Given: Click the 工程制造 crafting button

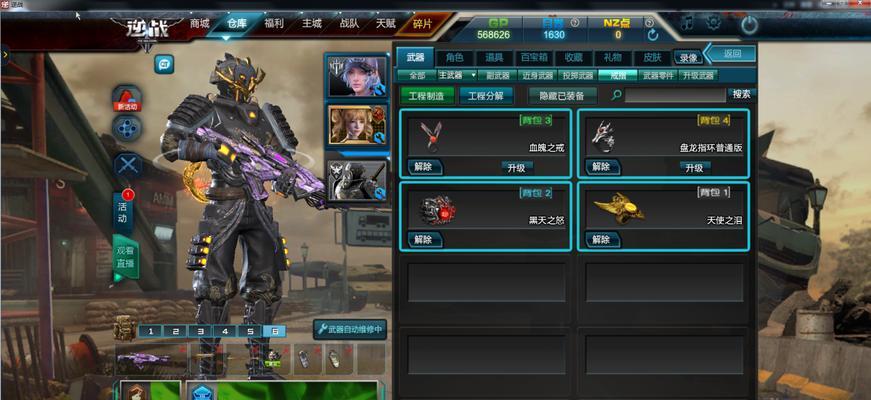Looking at the screenshot, I should (x=431, y=96).
